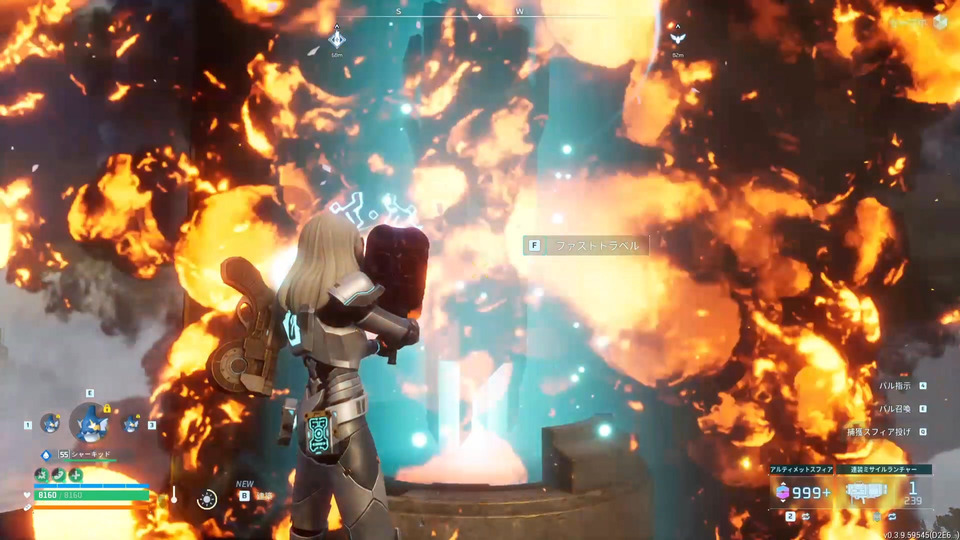960x540 pixels.
Task: Click the water element icon by Pal name
Action: pos(46,455)
